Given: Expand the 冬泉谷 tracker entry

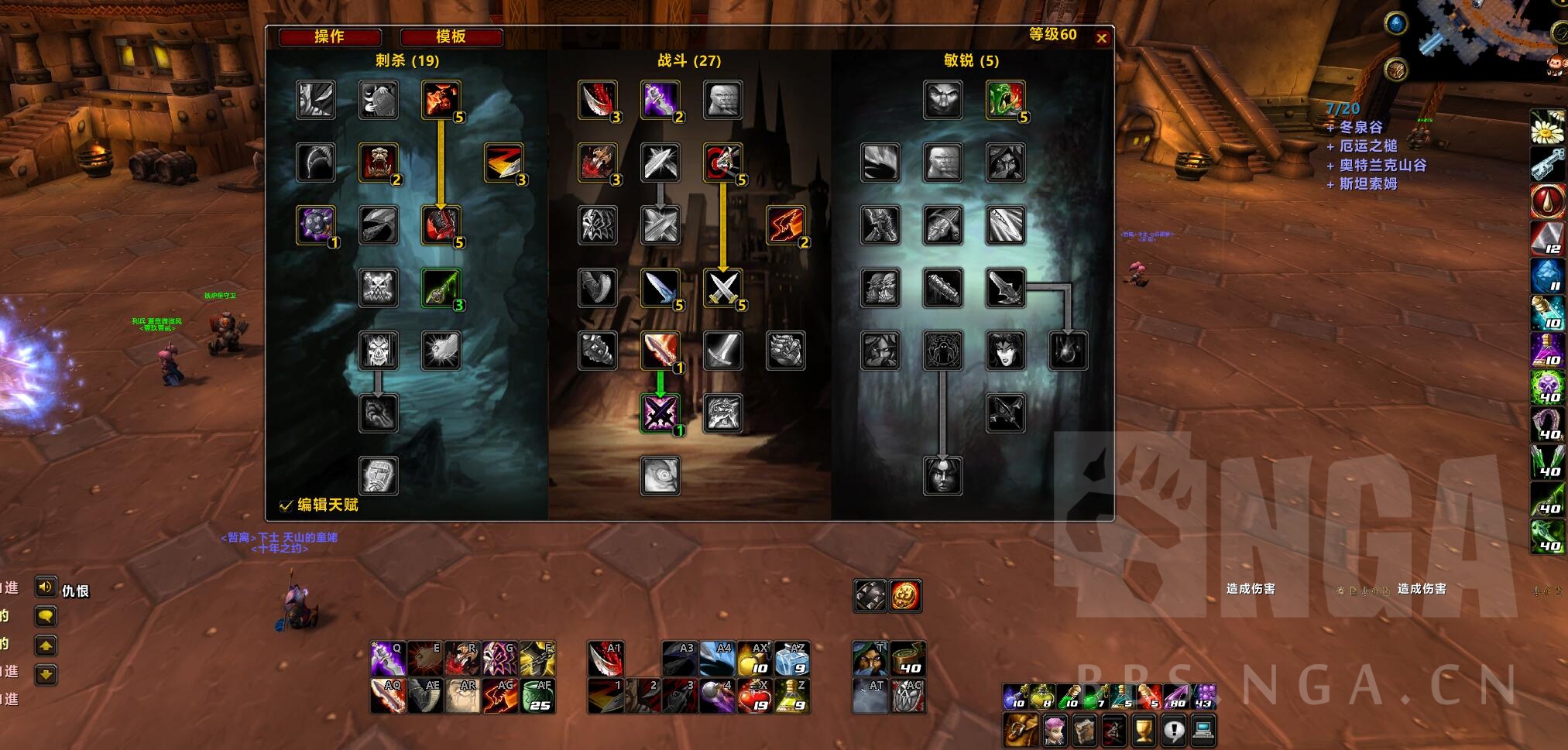Looking at the screenshot, I should click(x=1360, y=127).
